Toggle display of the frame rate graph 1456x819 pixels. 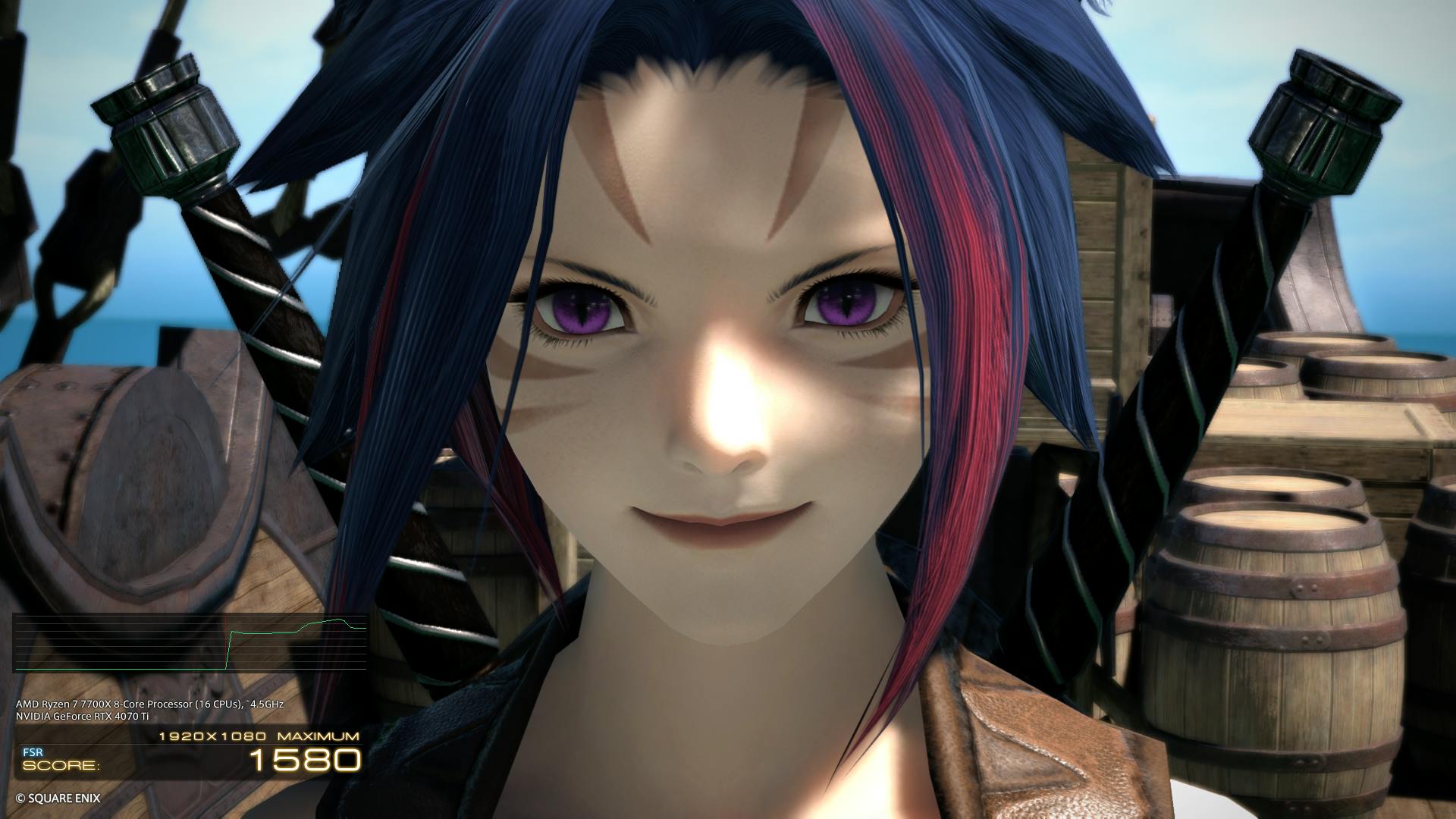click(190, 641)
